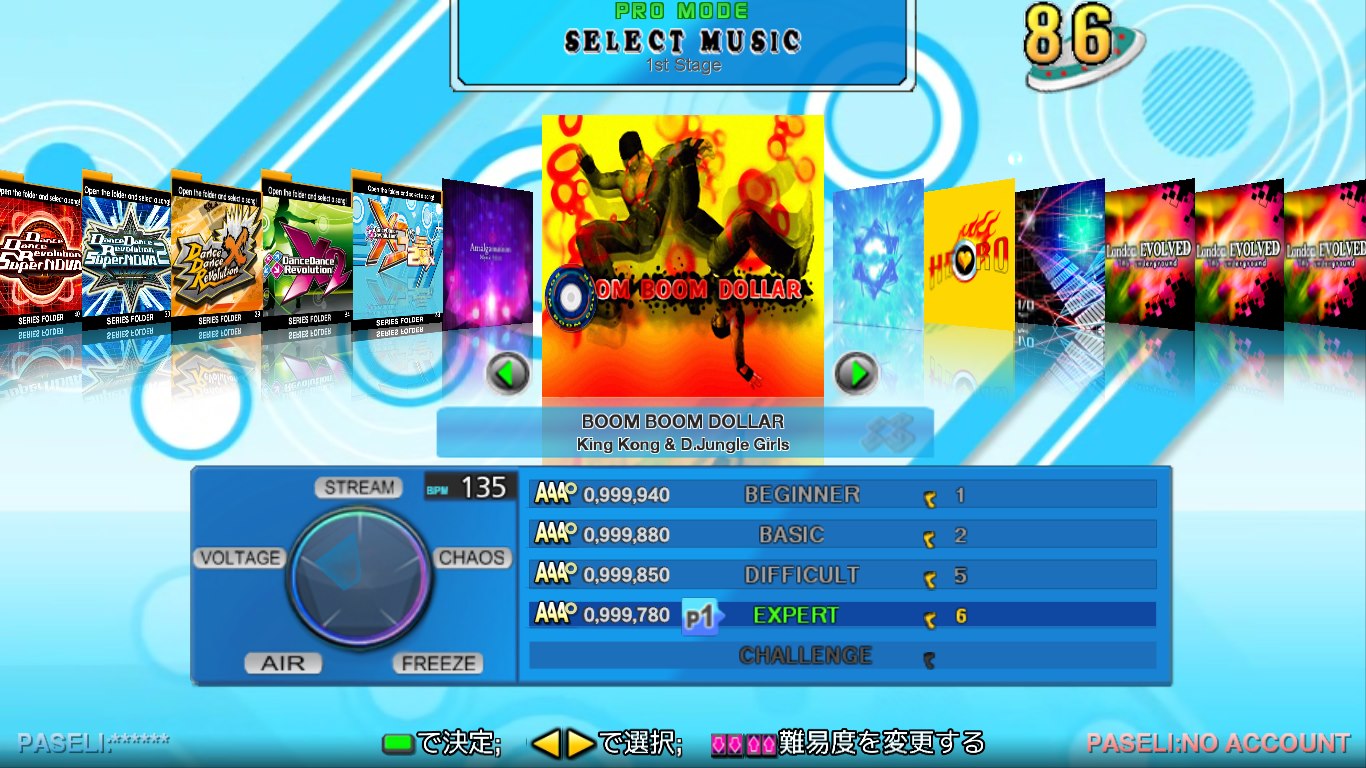
Task: Click the groove radar STREAM value
Action: (358, 488)
